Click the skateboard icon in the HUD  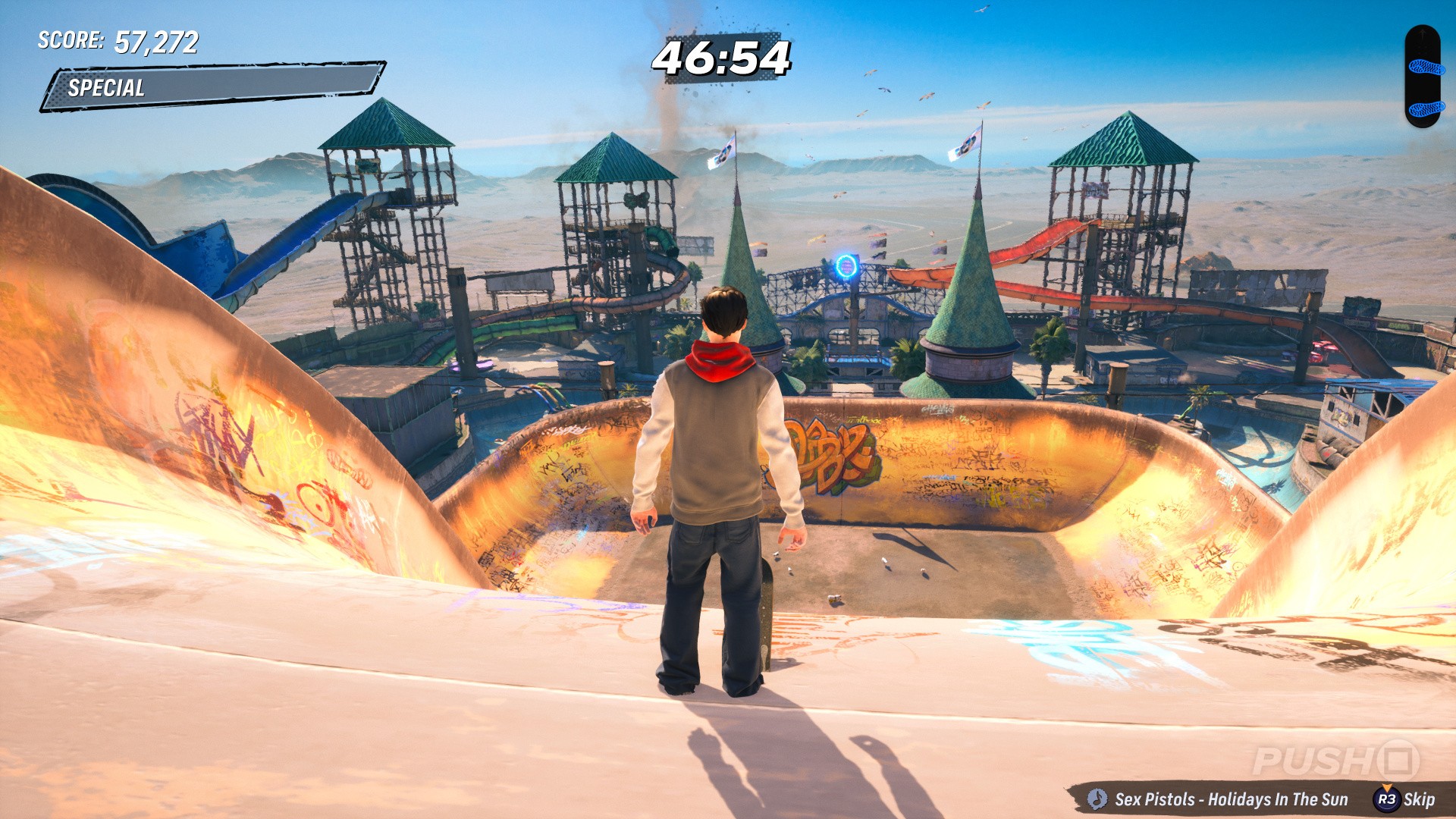pyautogui.click(x=1423, y=77)
